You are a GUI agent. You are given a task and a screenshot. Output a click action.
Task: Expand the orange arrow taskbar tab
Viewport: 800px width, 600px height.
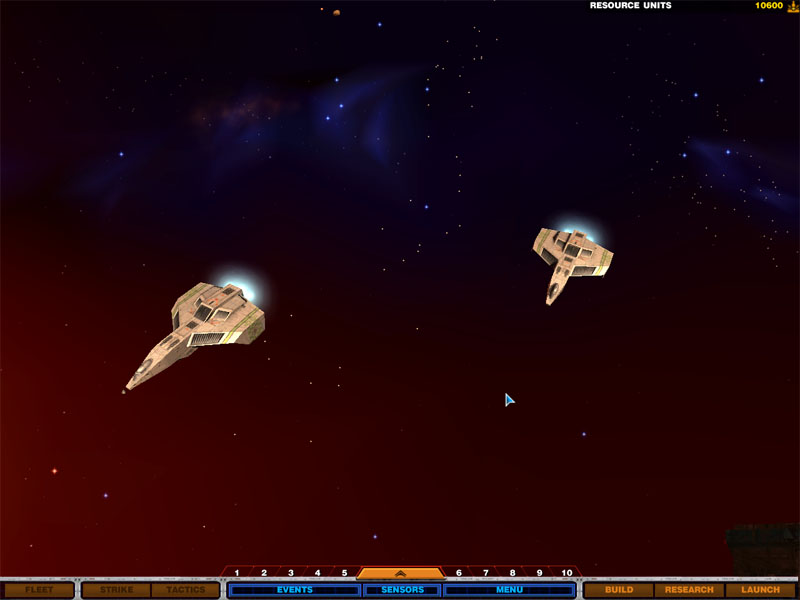(x=400, y=574)
